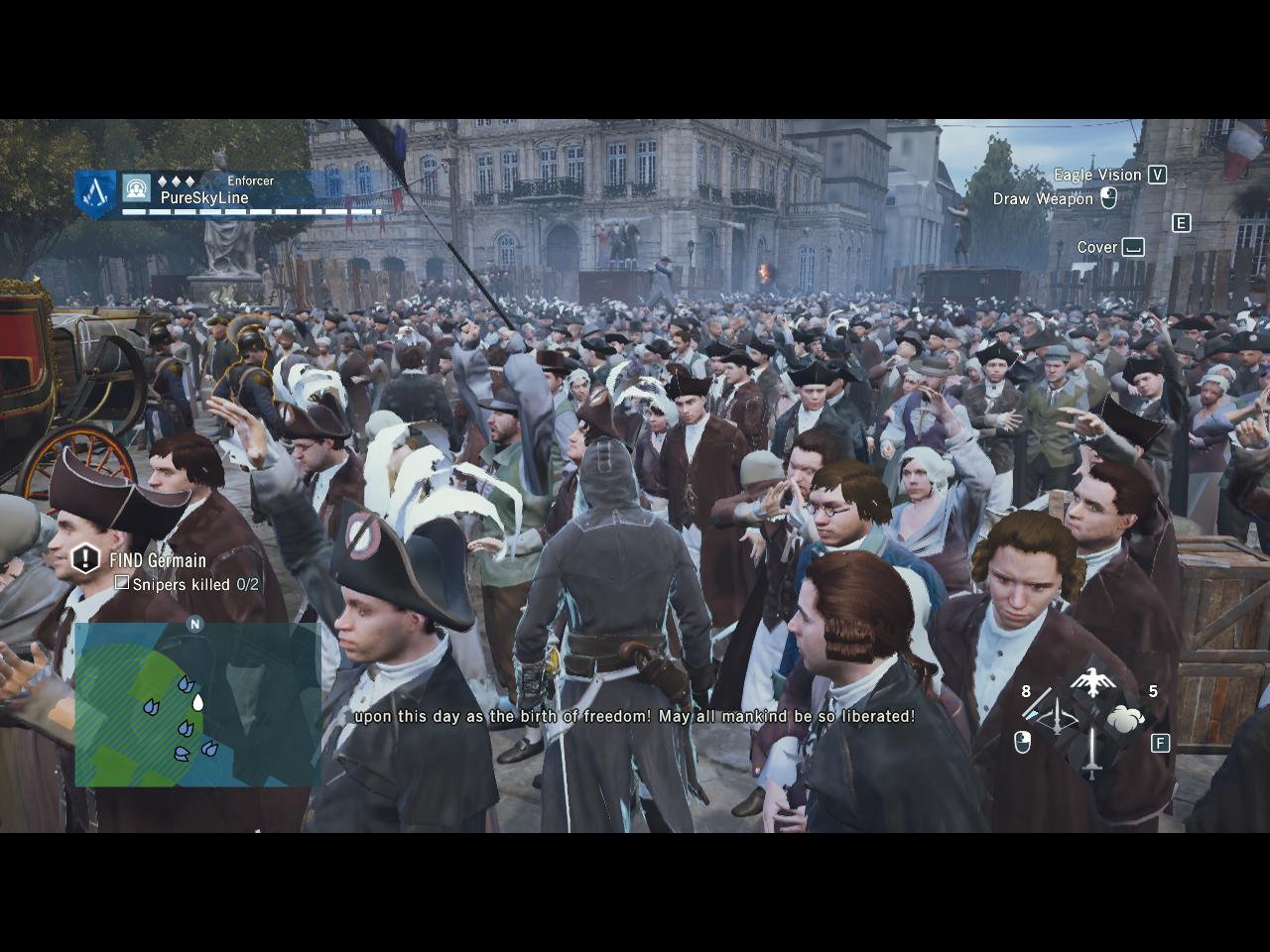Image resolution: width=1270 pixels, height=952 pixels.
Task: Click the player name PureSkyLine
Action: tap(204, 198)
